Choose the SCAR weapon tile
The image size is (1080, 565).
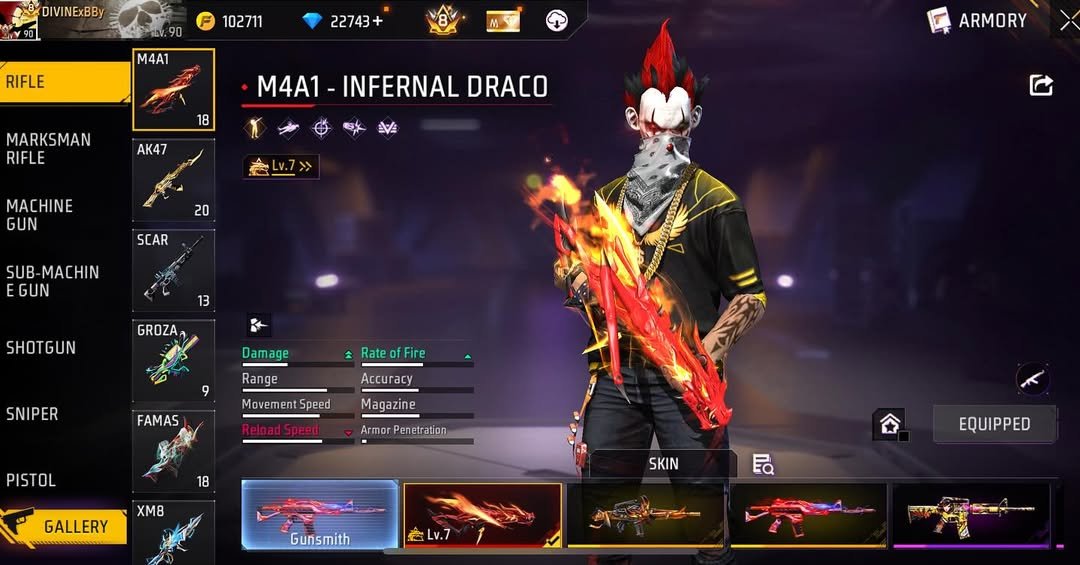pyautogui.click(x=173, y=270)
